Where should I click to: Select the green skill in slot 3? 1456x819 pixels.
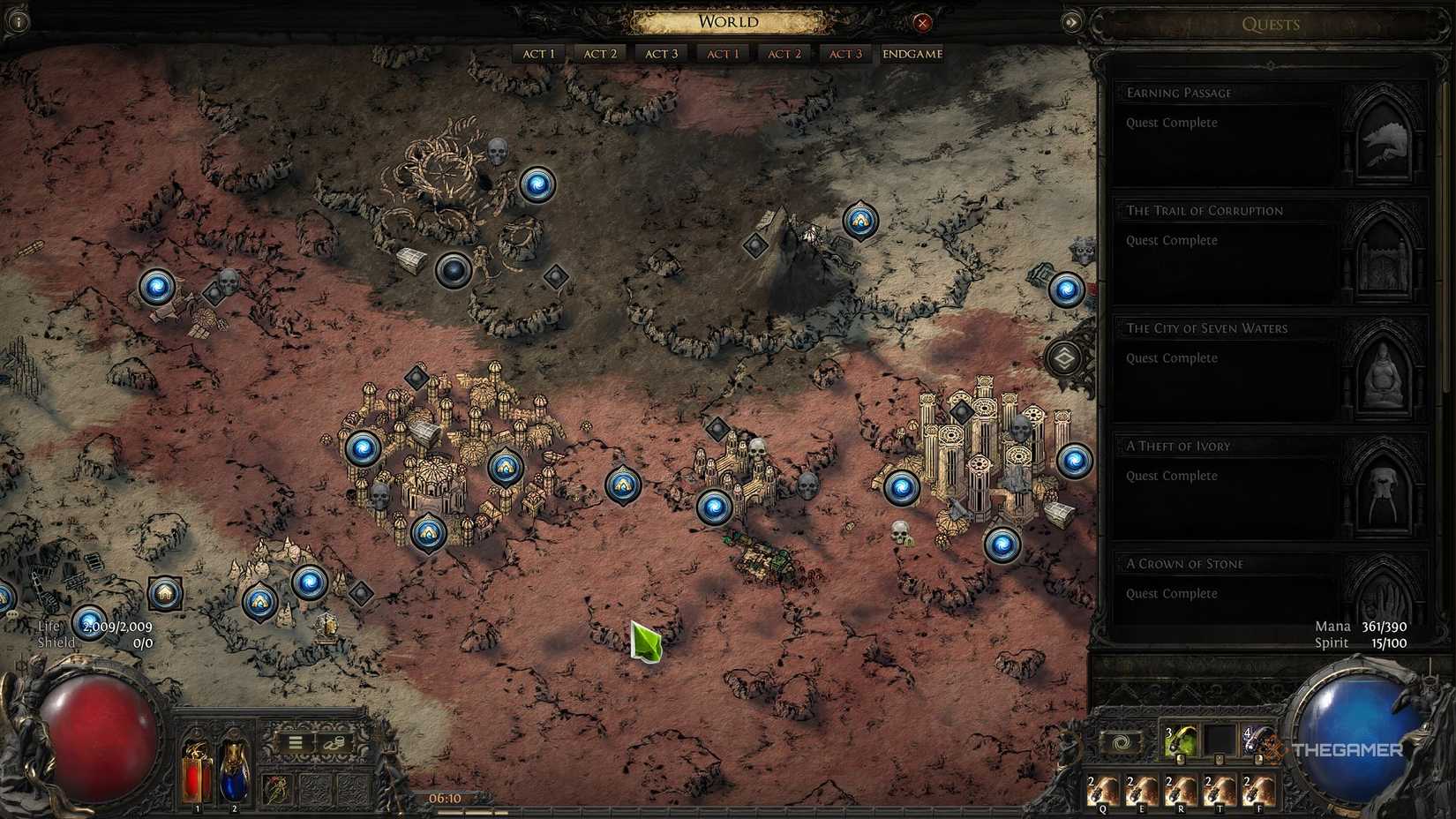(1180, 741)
